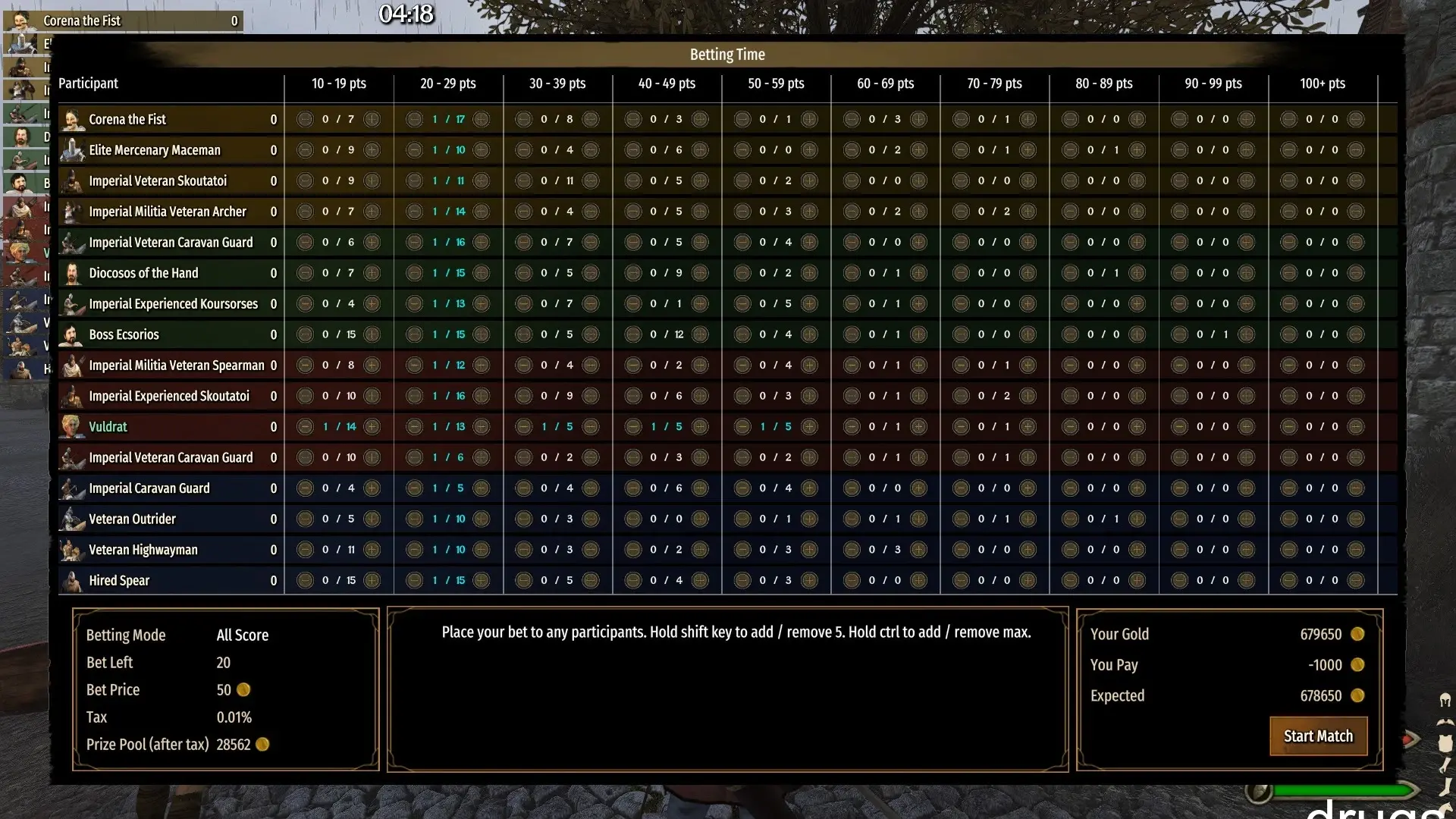
Task: Add a 100+ pts bet on Hired Spear
Action: (1356, 581)
